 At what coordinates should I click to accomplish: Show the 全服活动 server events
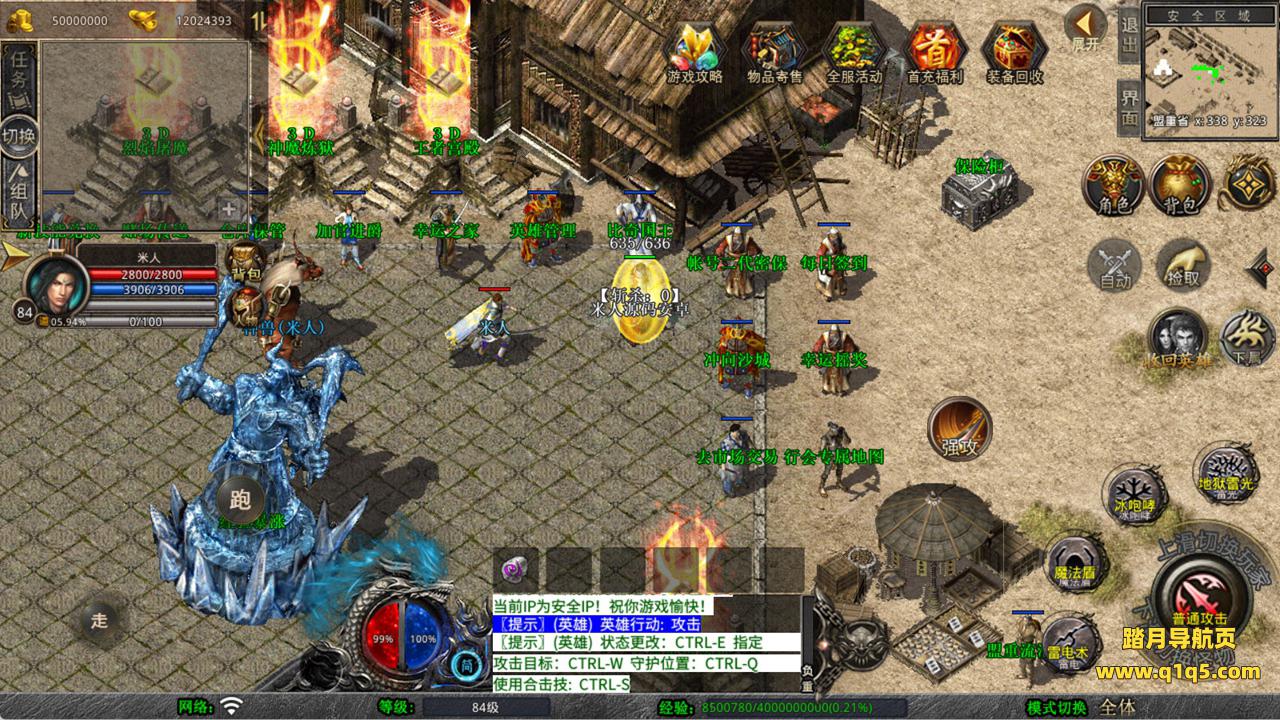point(854,50)
